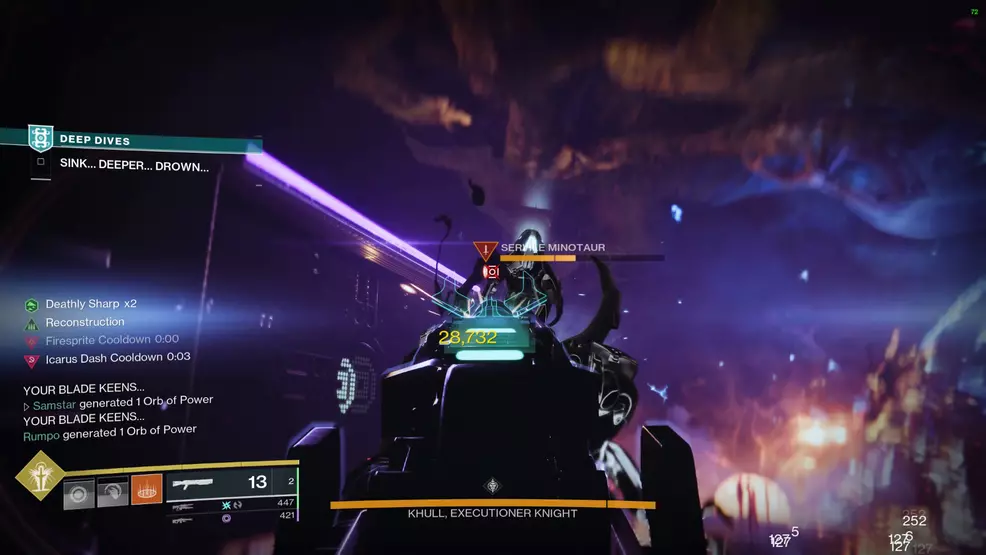Select the Khull, Executioner Knight boss emblem

tap(492, 486)
